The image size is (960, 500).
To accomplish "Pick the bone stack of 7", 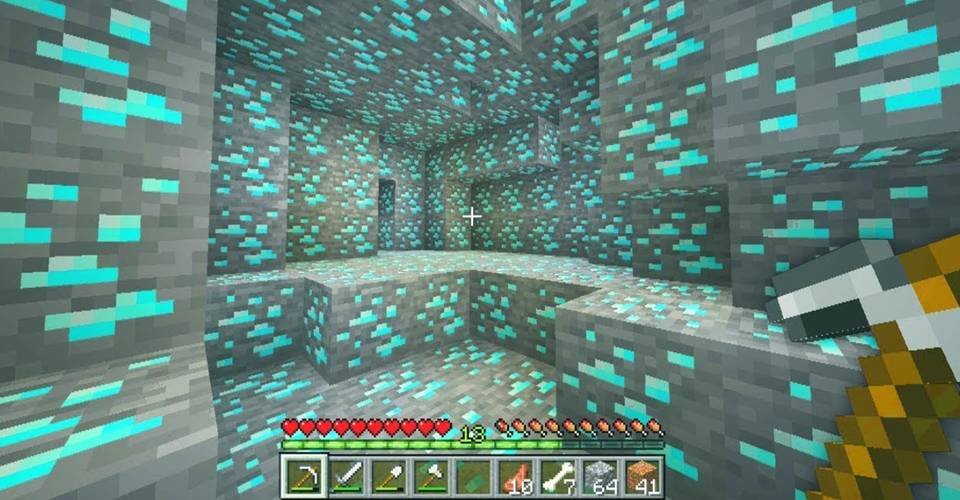I will point(559,476).
